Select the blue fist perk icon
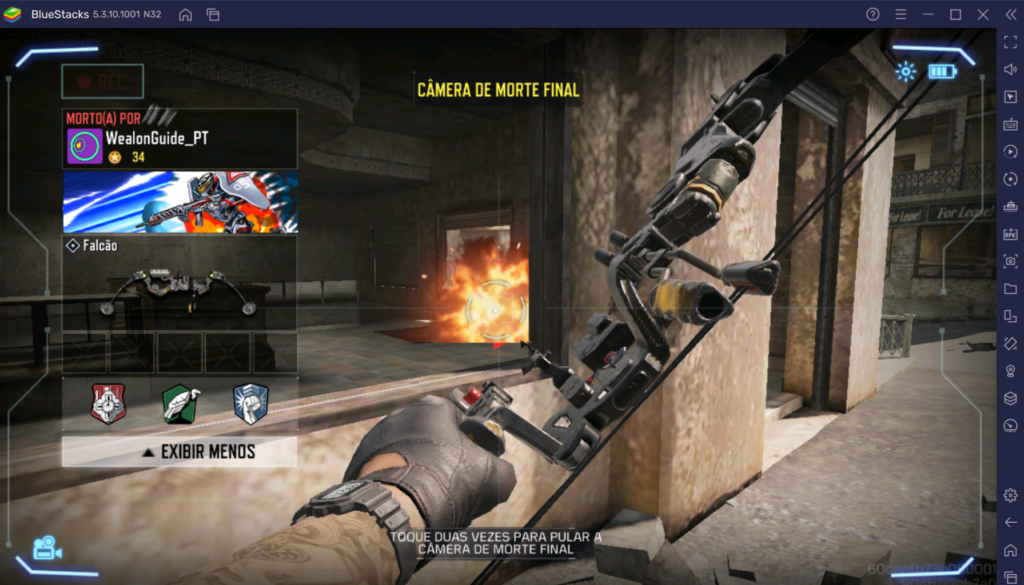 (x=250, y=403)
